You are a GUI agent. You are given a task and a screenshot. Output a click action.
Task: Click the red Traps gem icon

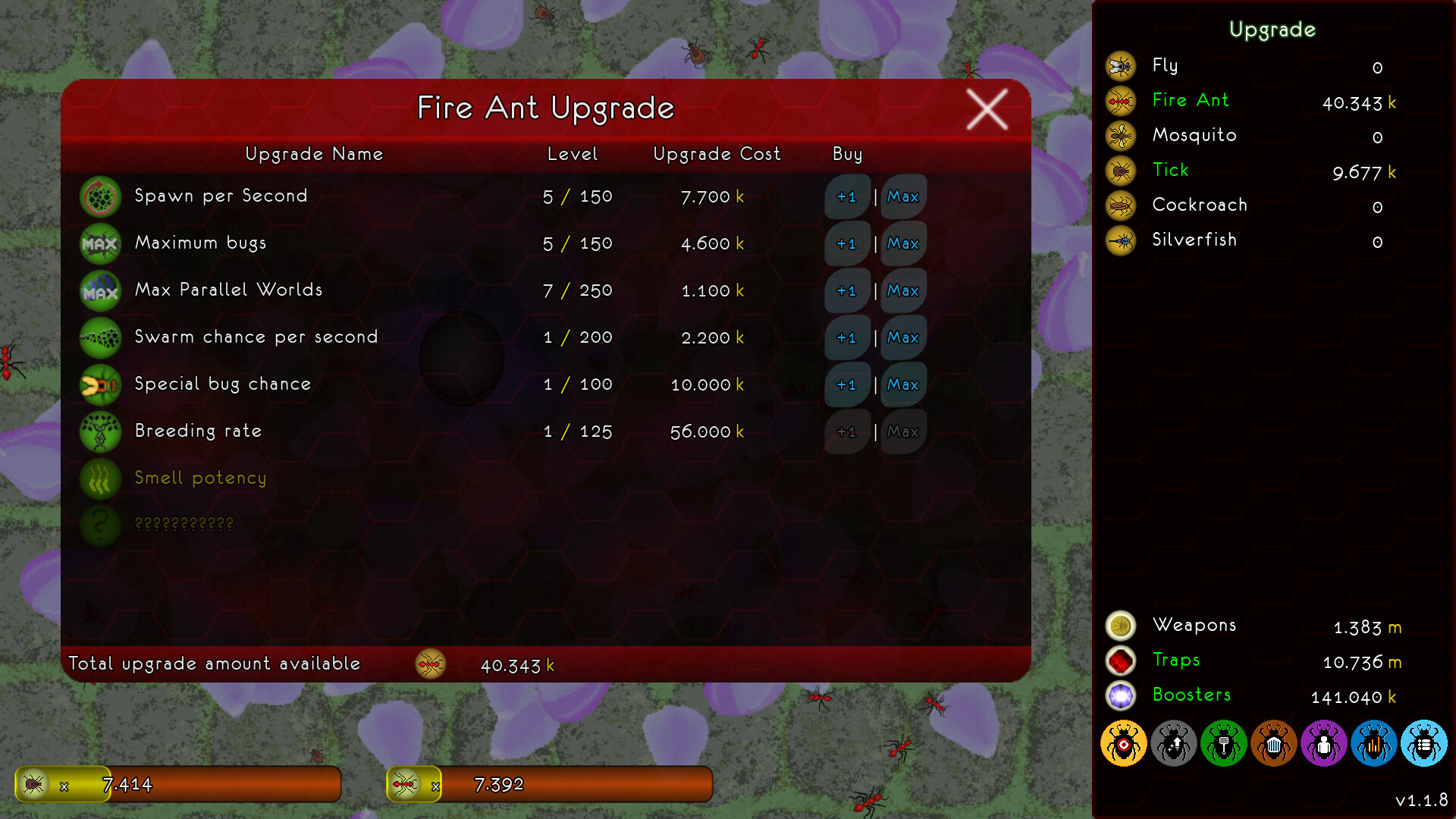[1122, 661]
